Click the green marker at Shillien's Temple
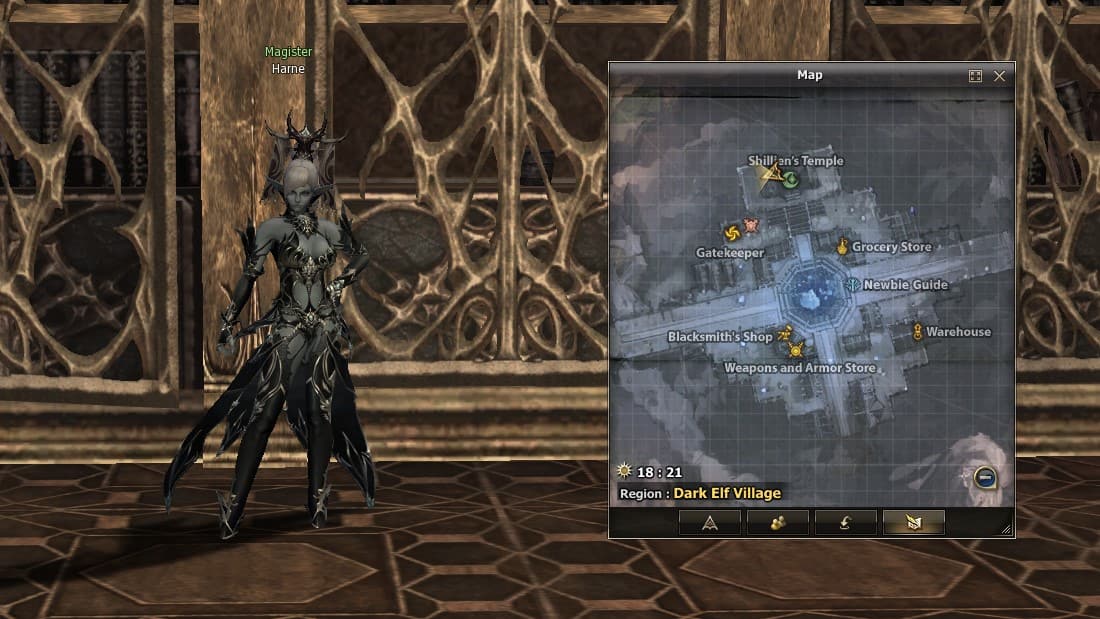 (790, 180)
